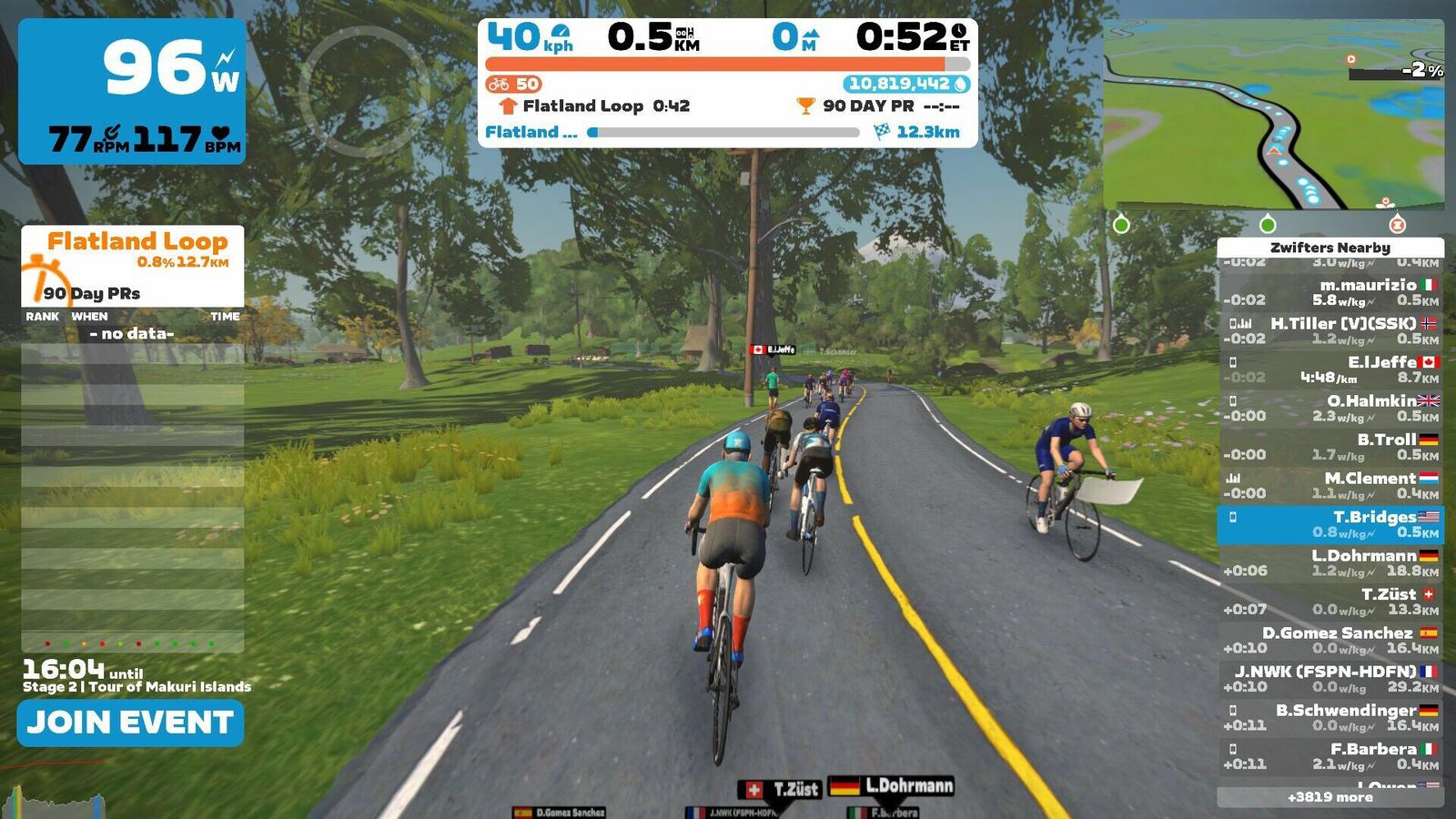Select M.Clement in the nearby list

tap(1330, 485)
